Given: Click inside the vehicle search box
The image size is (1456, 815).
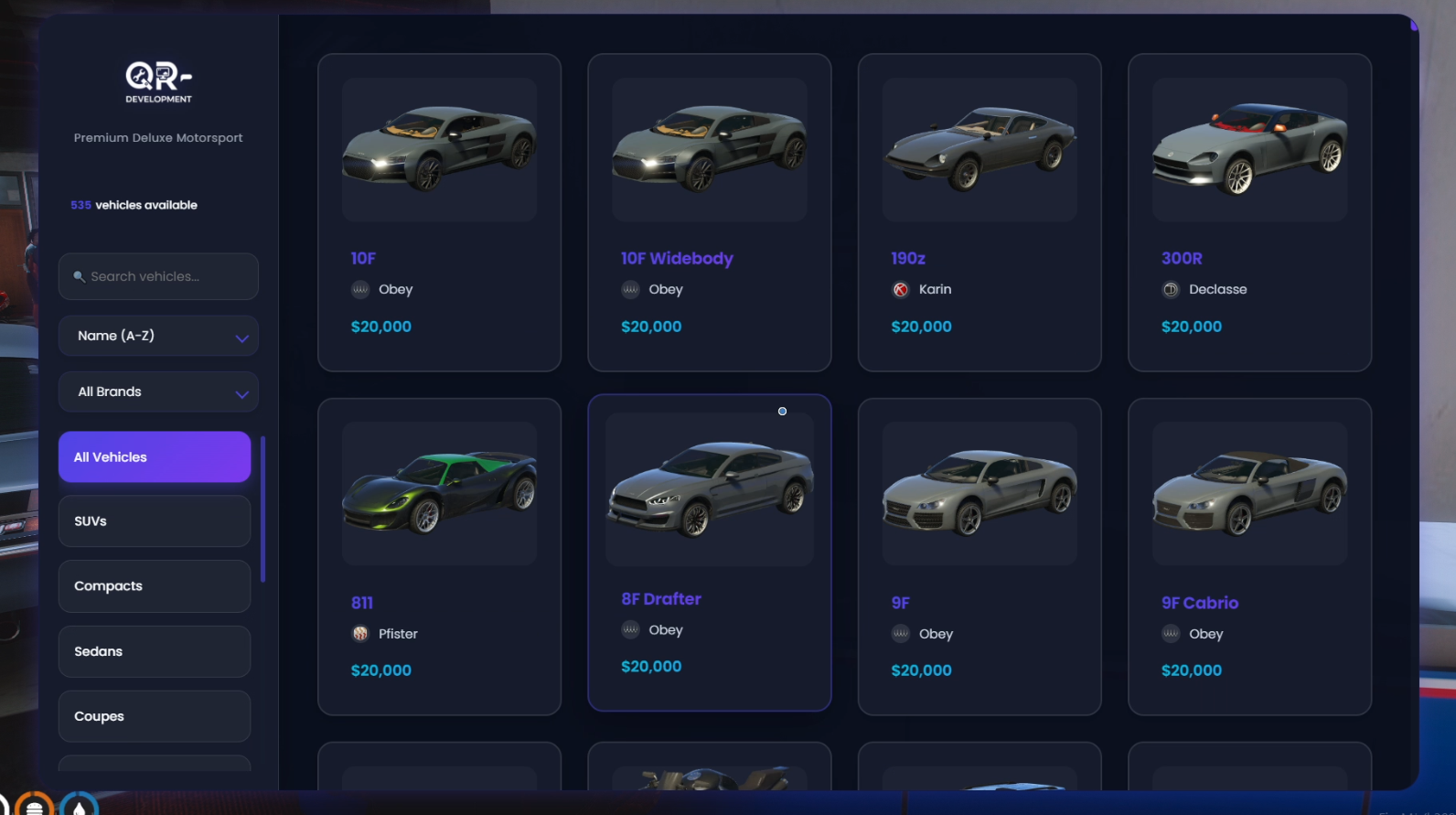Looking at the screenshot, I should point(157,276).
